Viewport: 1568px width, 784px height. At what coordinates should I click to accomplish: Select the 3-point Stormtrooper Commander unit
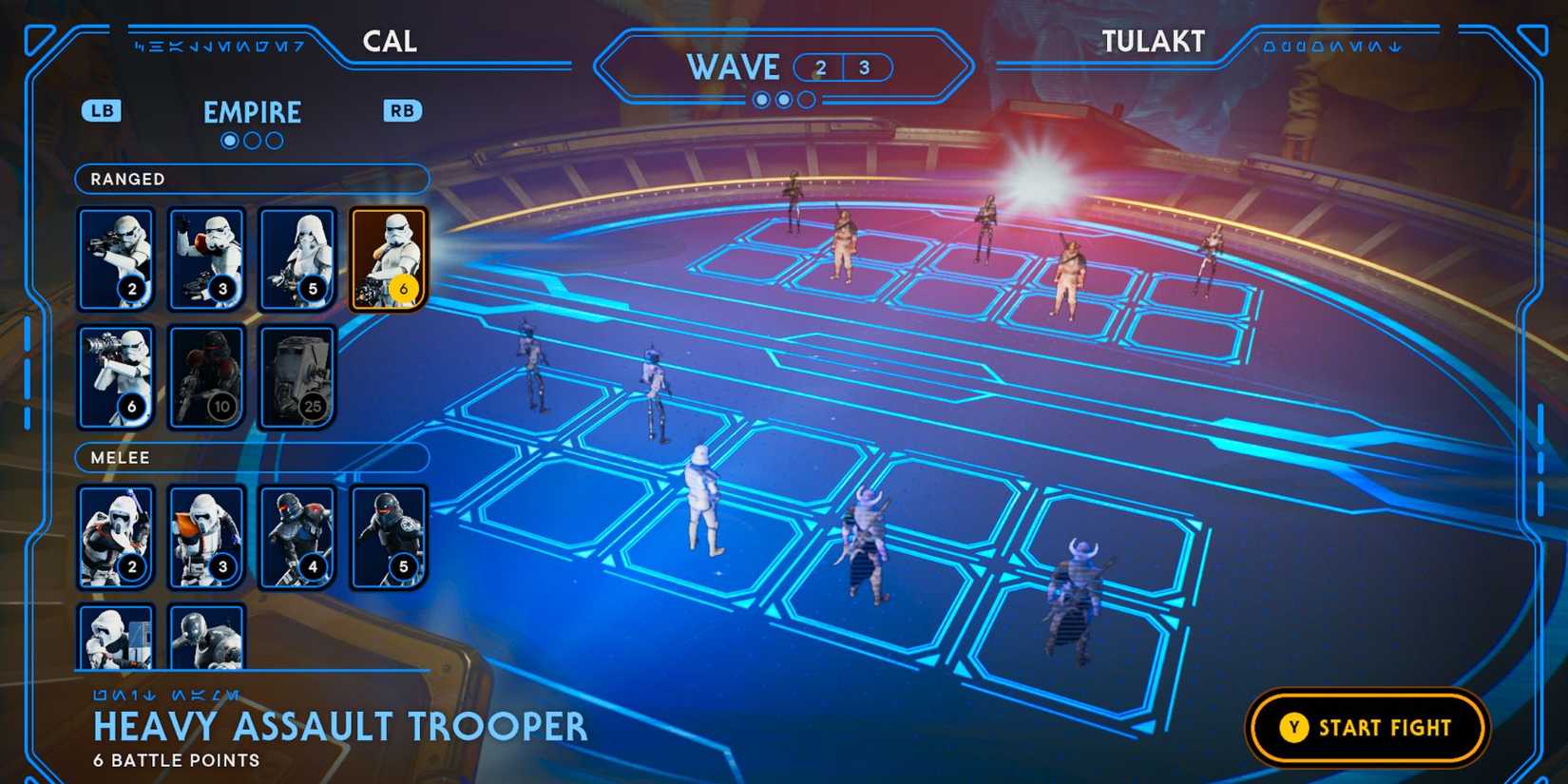pos(206,257)
